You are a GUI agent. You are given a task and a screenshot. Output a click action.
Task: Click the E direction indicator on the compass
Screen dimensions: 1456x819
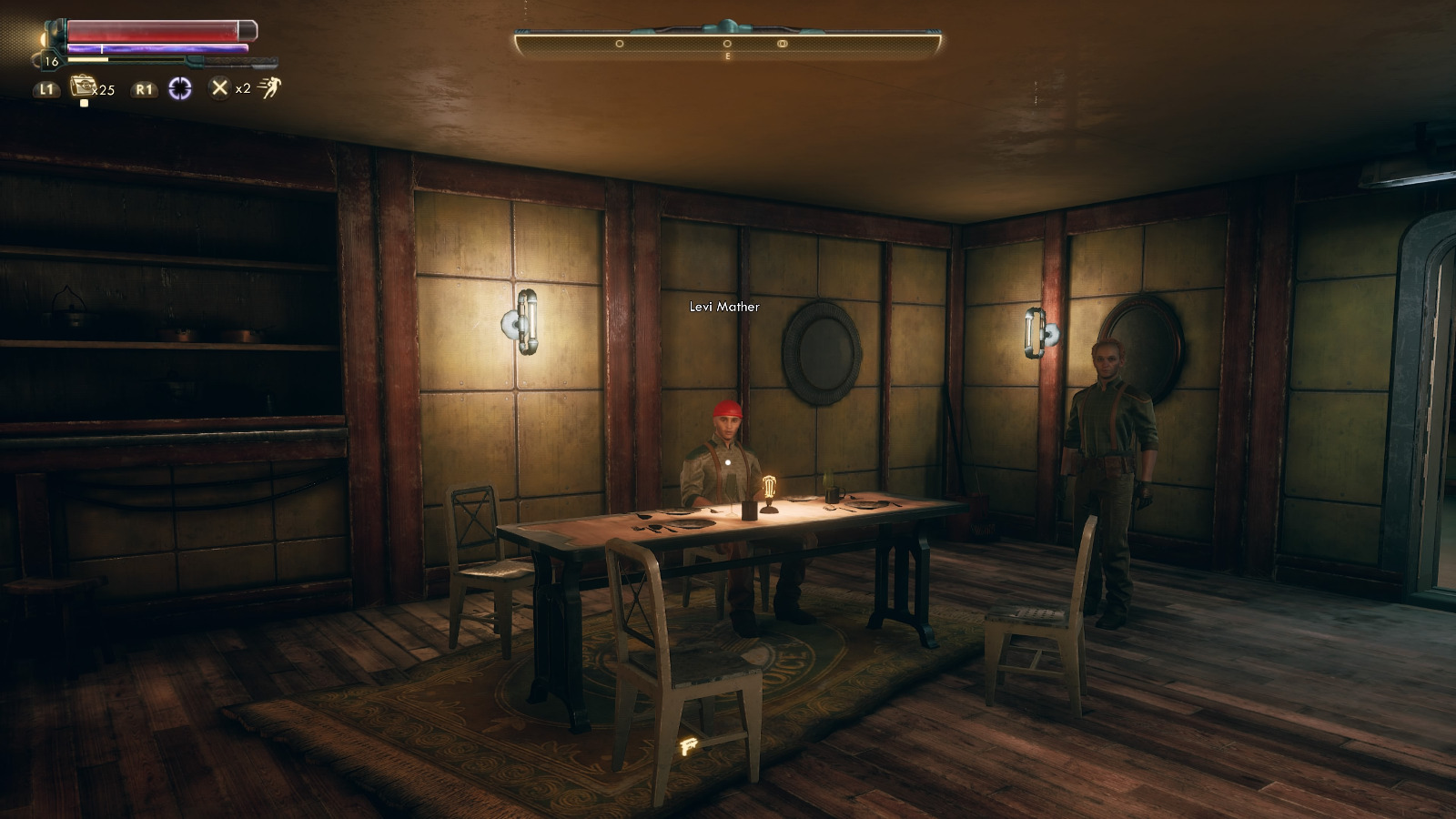[727, 56]
